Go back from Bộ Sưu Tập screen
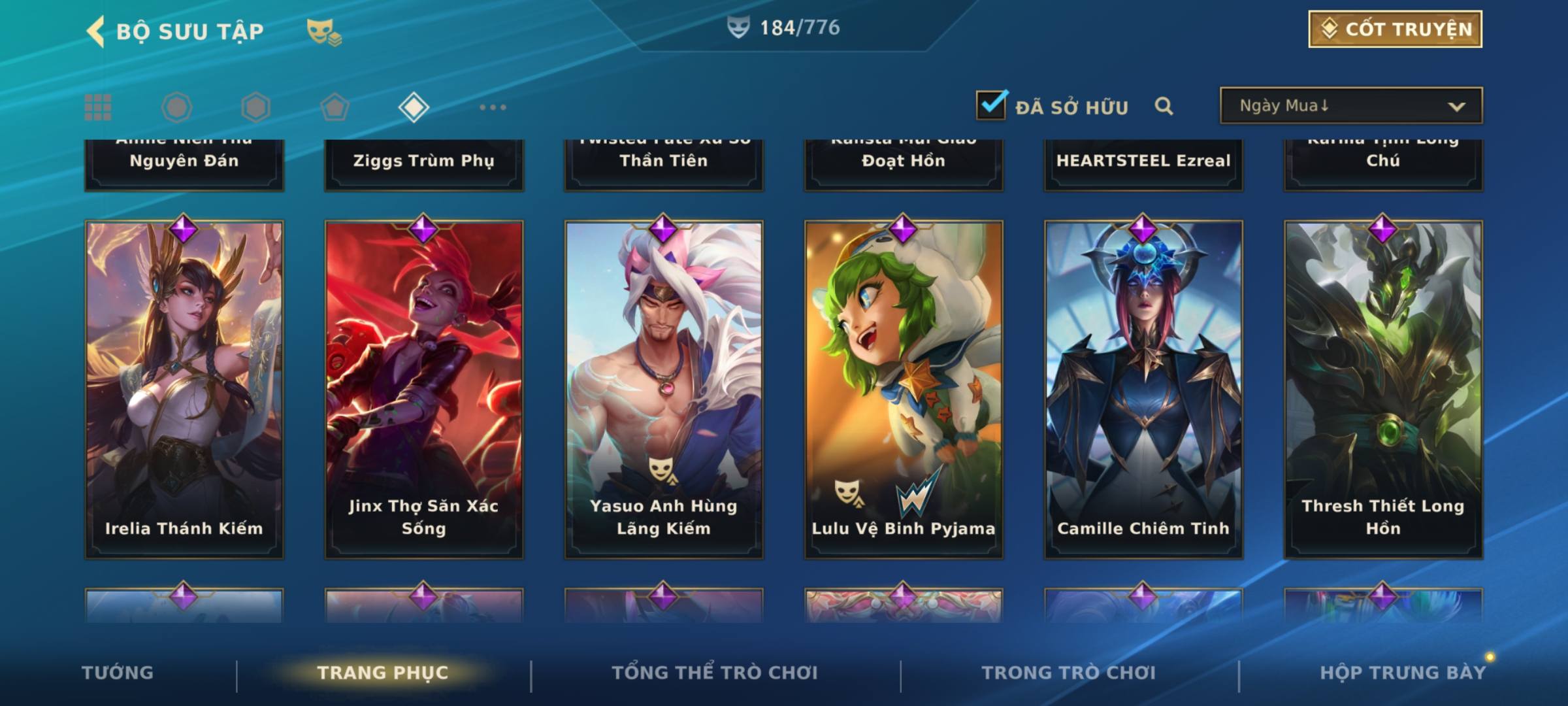The height and width of the screenshot is (706, 1568). 96,31
